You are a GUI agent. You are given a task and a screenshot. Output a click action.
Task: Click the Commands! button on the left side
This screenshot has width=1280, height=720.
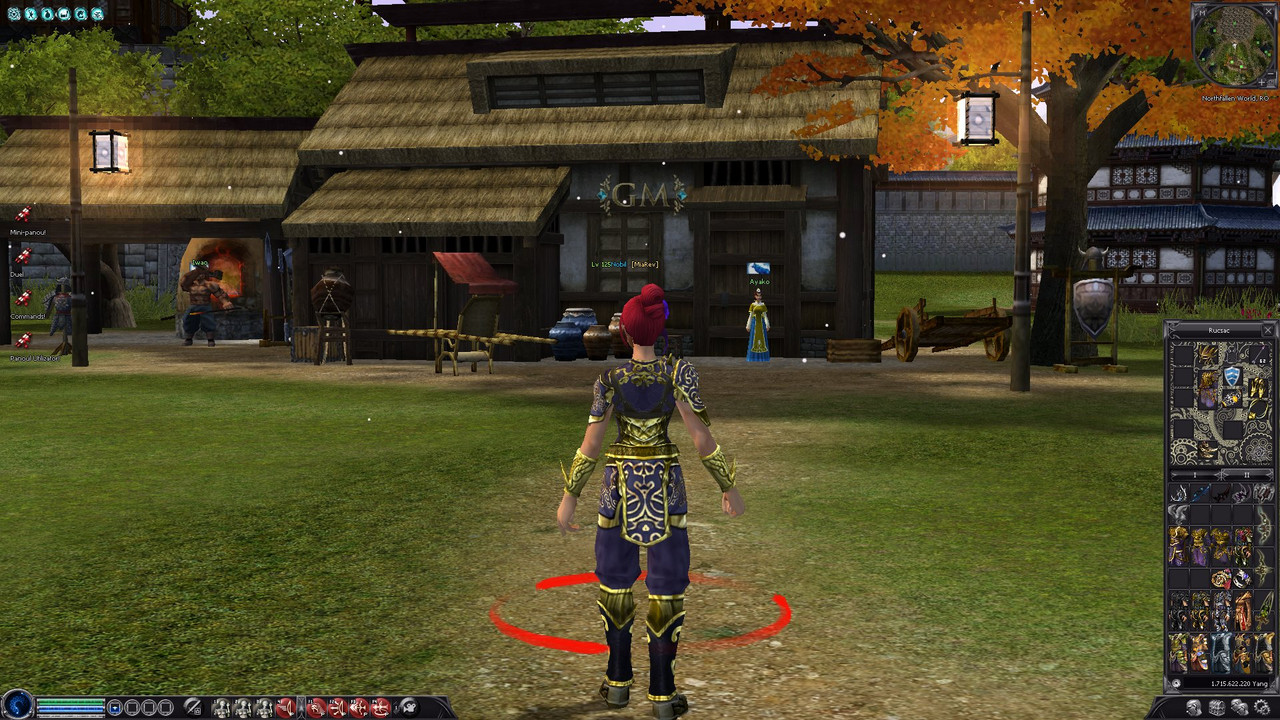coord(28,315)
